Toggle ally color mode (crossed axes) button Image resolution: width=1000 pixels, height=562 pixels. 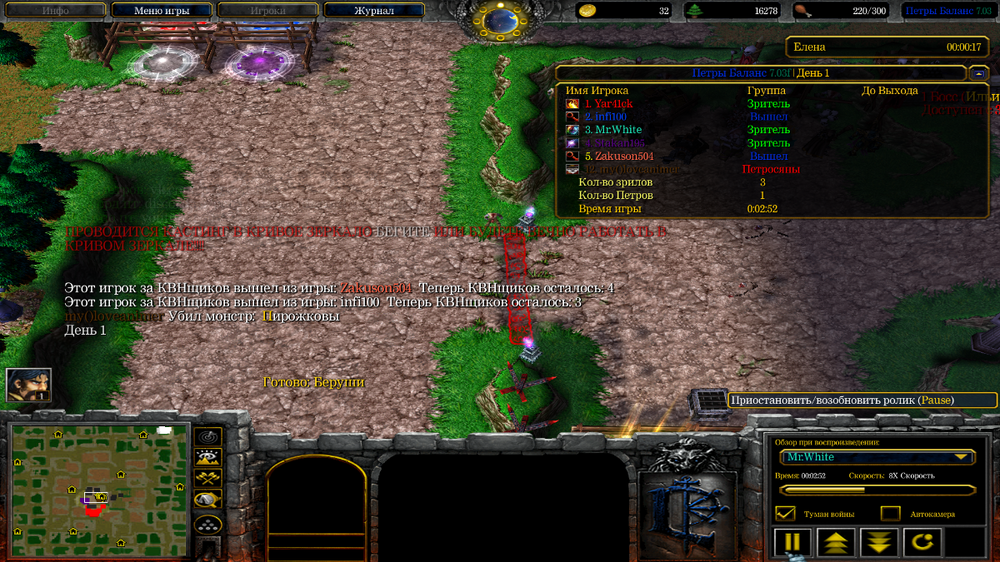pos(208,480)
